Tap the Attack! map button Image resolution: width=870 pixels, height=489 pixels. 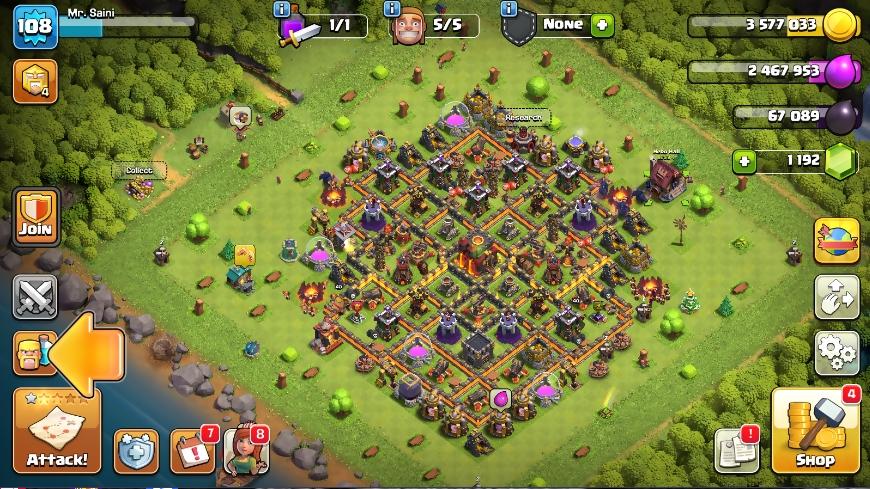57,431
